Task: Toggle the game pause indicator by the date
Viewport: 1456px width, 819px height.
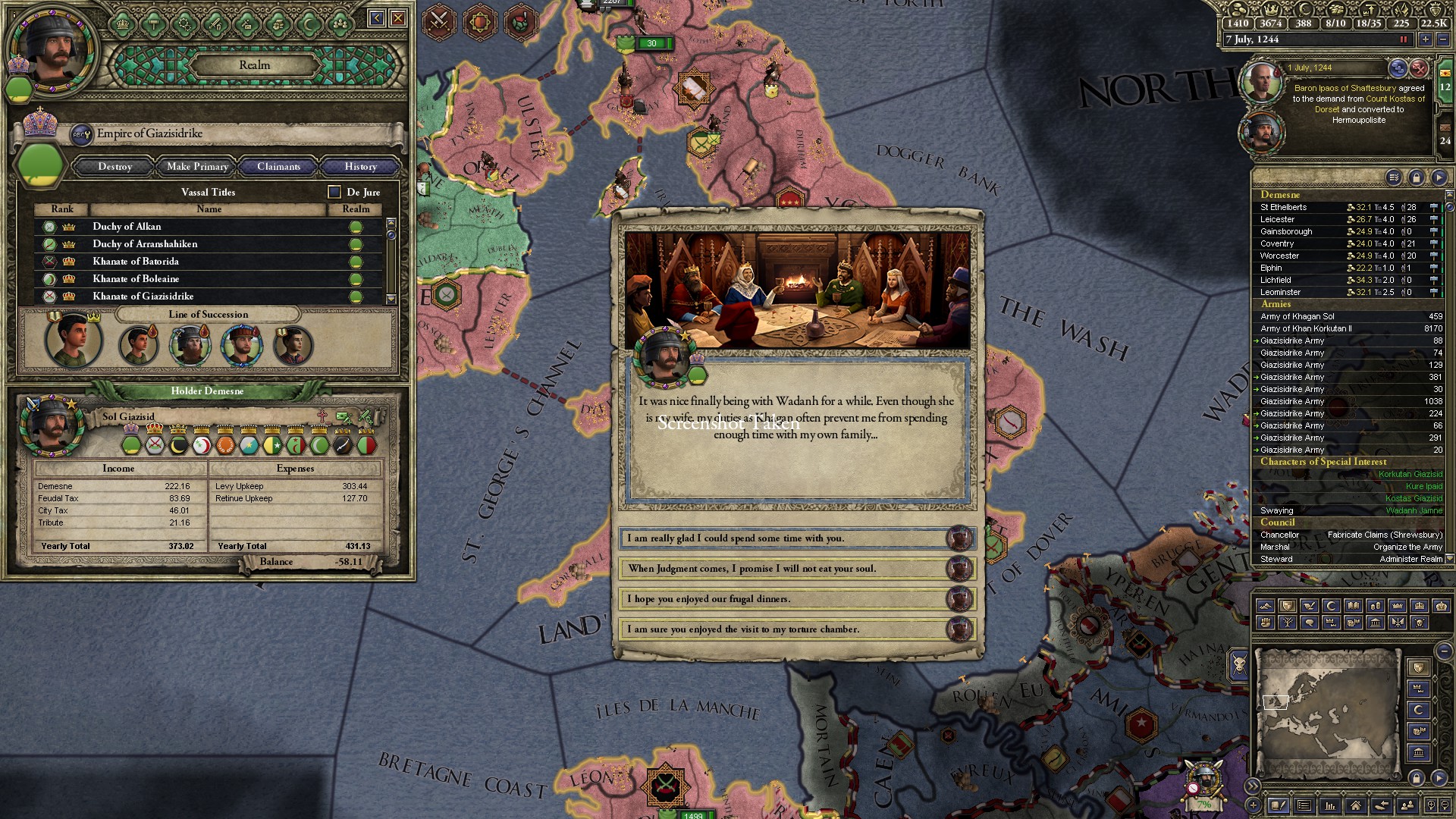Action: tap(1403, 39)
